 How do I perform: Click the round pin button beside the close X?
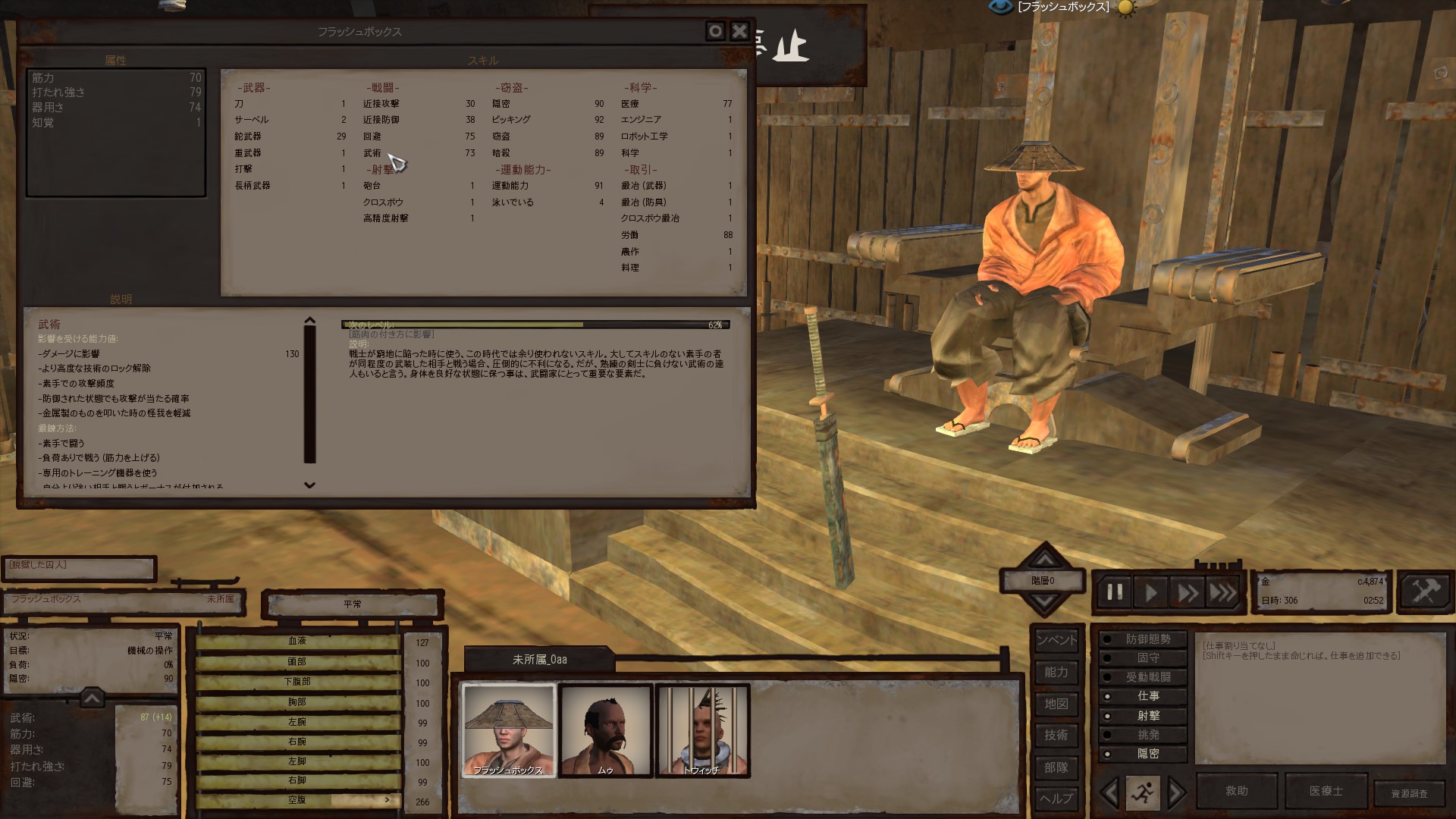pos(715,31)
